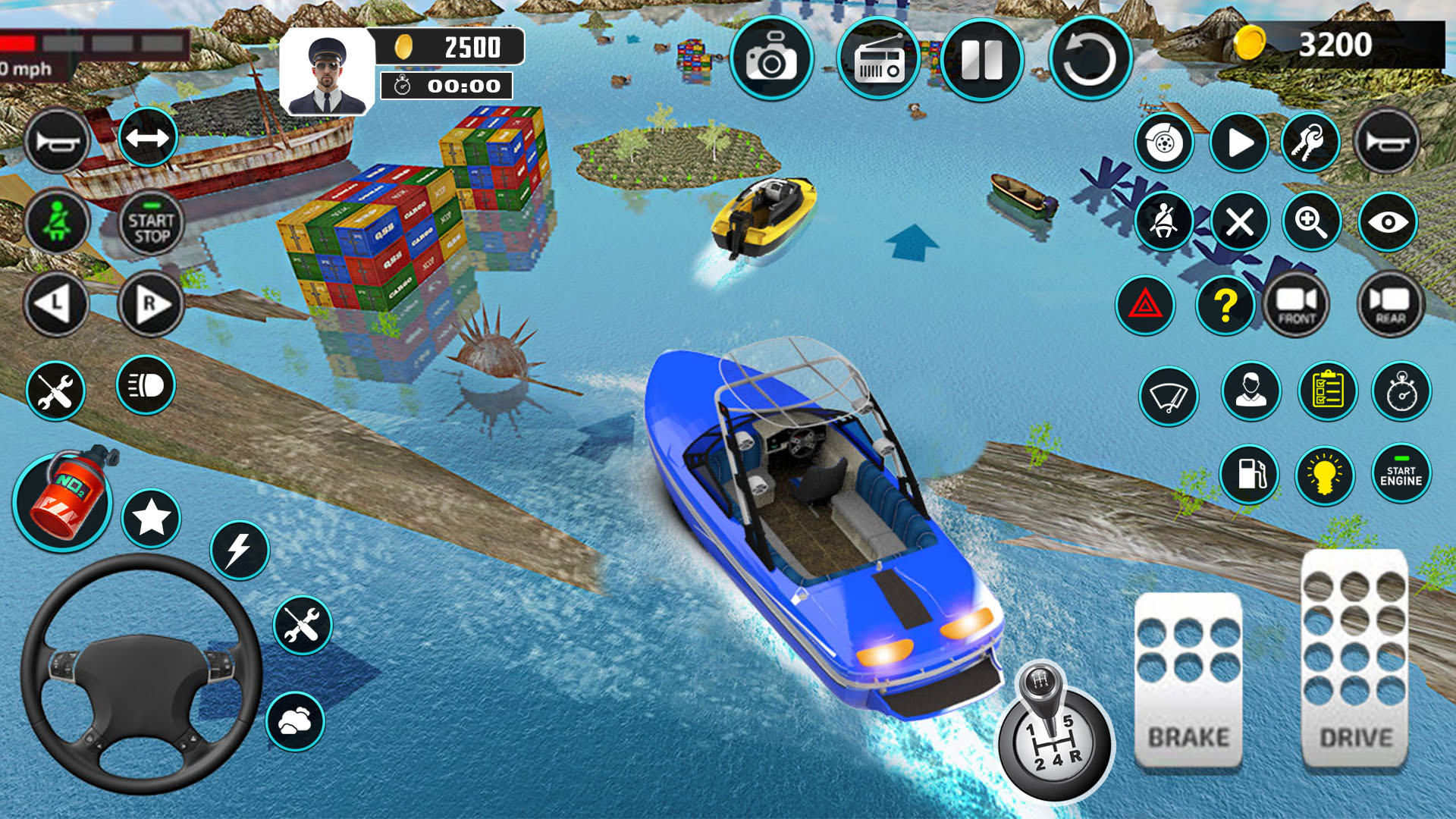Open the fuel pump option
The height and width of the screenshot is (819, 1456).
tap(1250, 474)
